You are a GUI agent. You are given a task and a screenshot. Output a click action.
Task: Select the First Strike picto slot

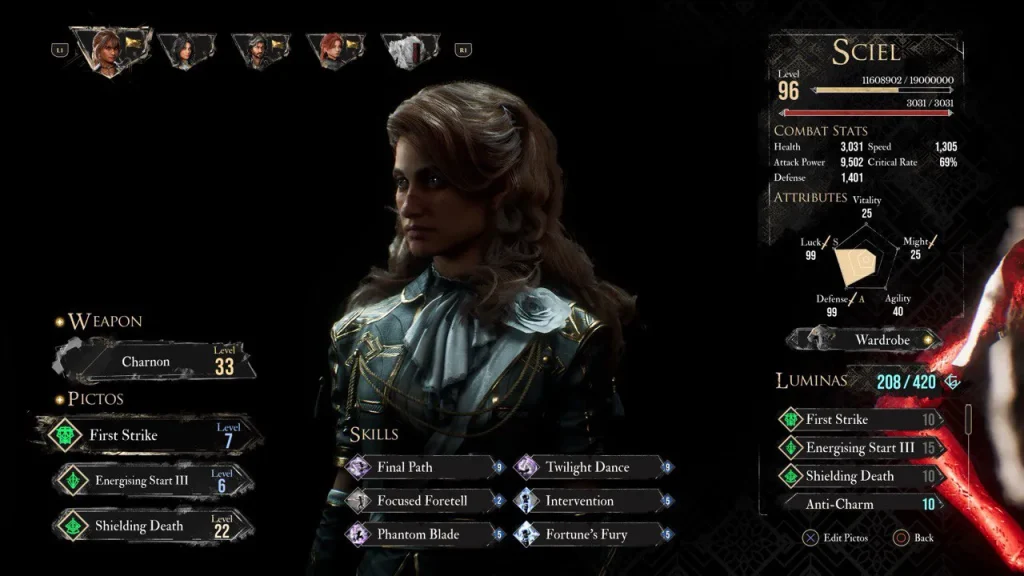[x=150, y=435]
